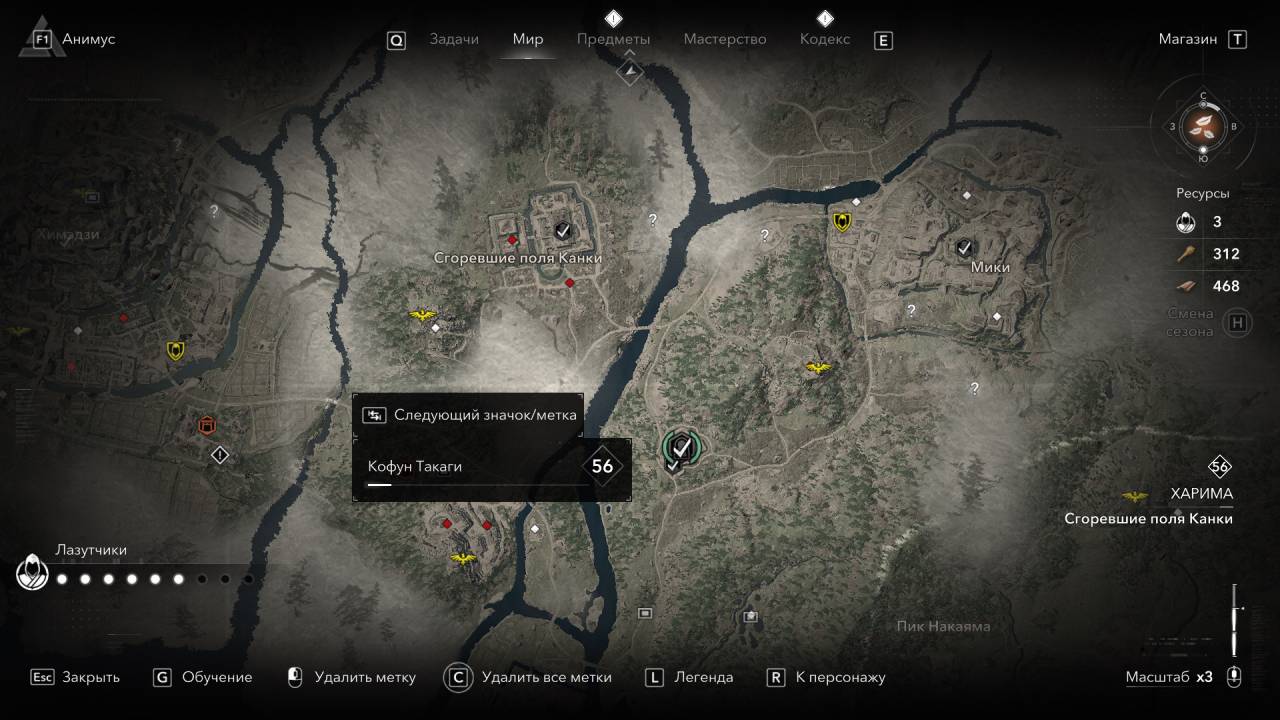Show the Кодекс tab
Image resolution: width=1280 pixels, height=720 pixels.
click(x=825, y=39)
